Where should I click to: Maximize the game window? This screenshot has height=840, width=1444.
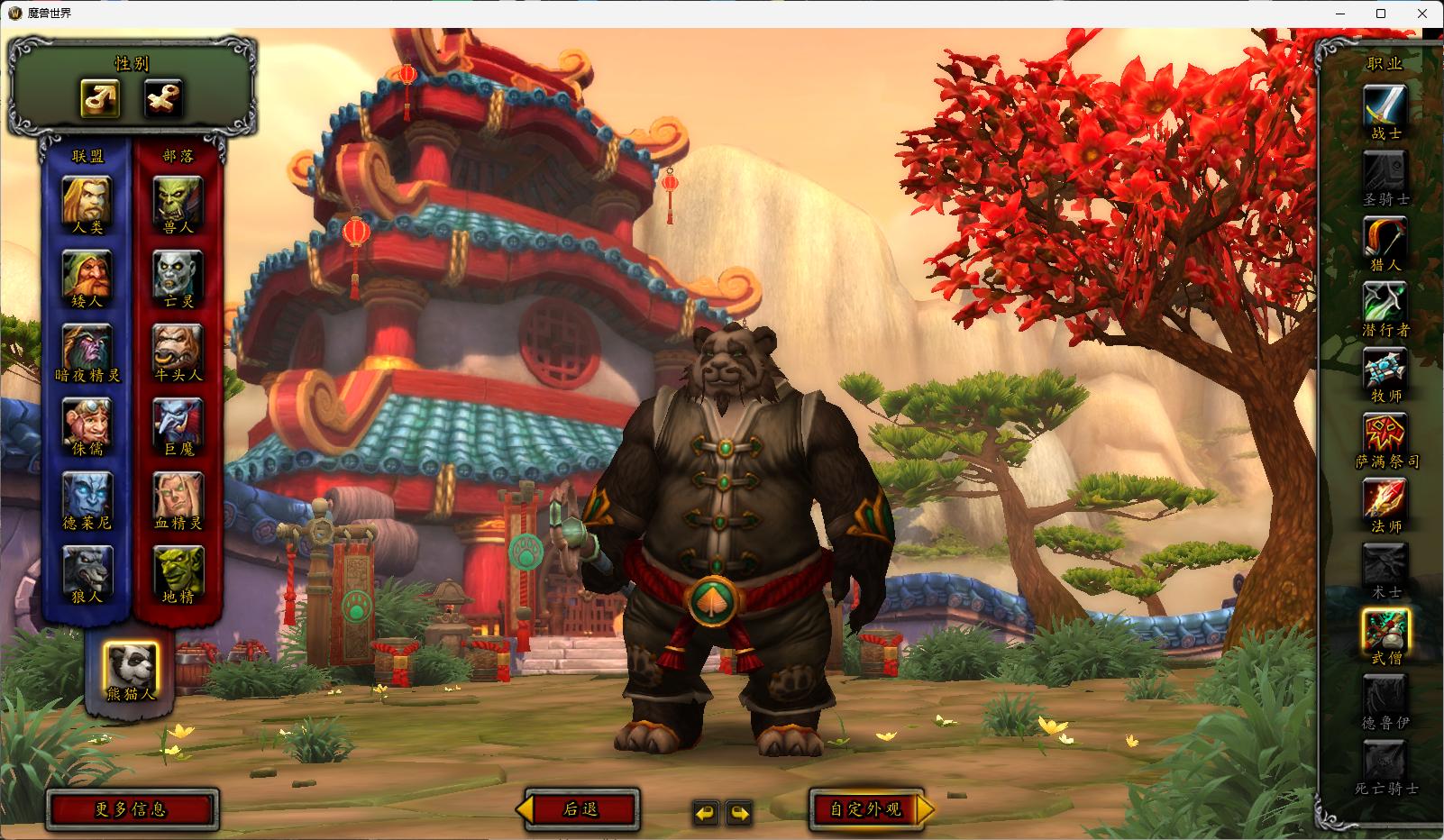1380,14
